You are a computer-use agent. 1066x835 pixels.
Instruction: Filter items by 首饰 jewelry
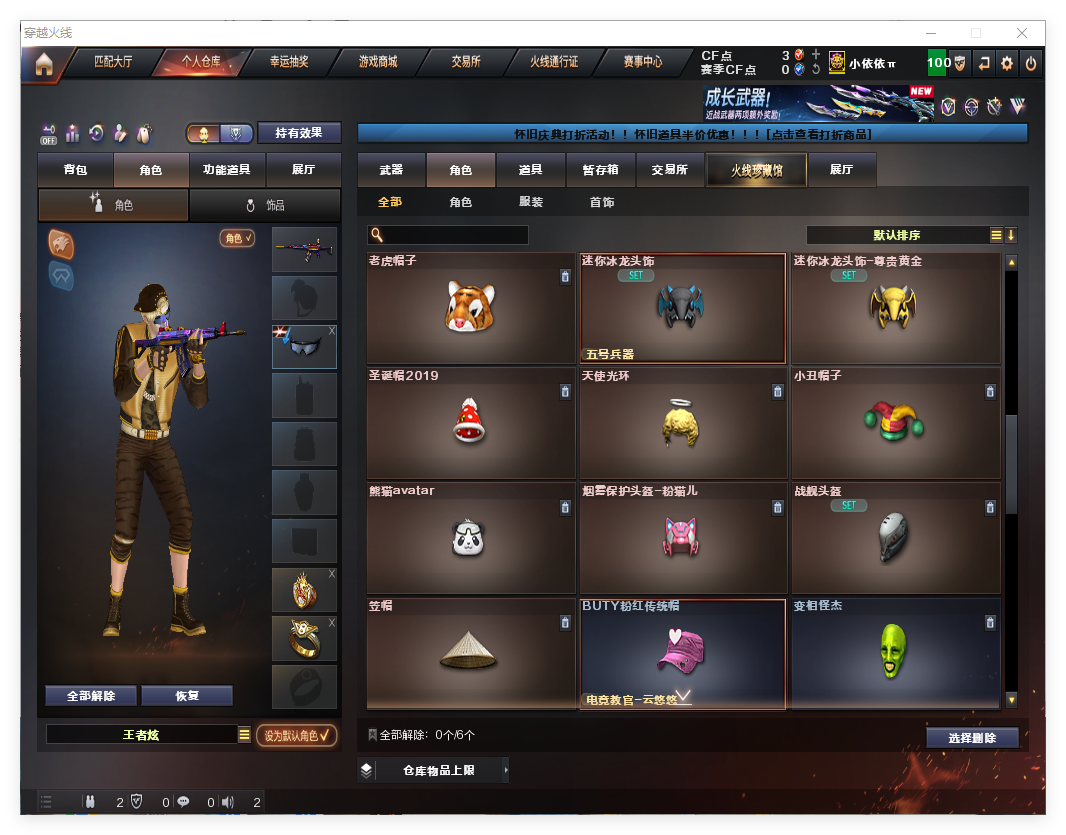(601, 202)
